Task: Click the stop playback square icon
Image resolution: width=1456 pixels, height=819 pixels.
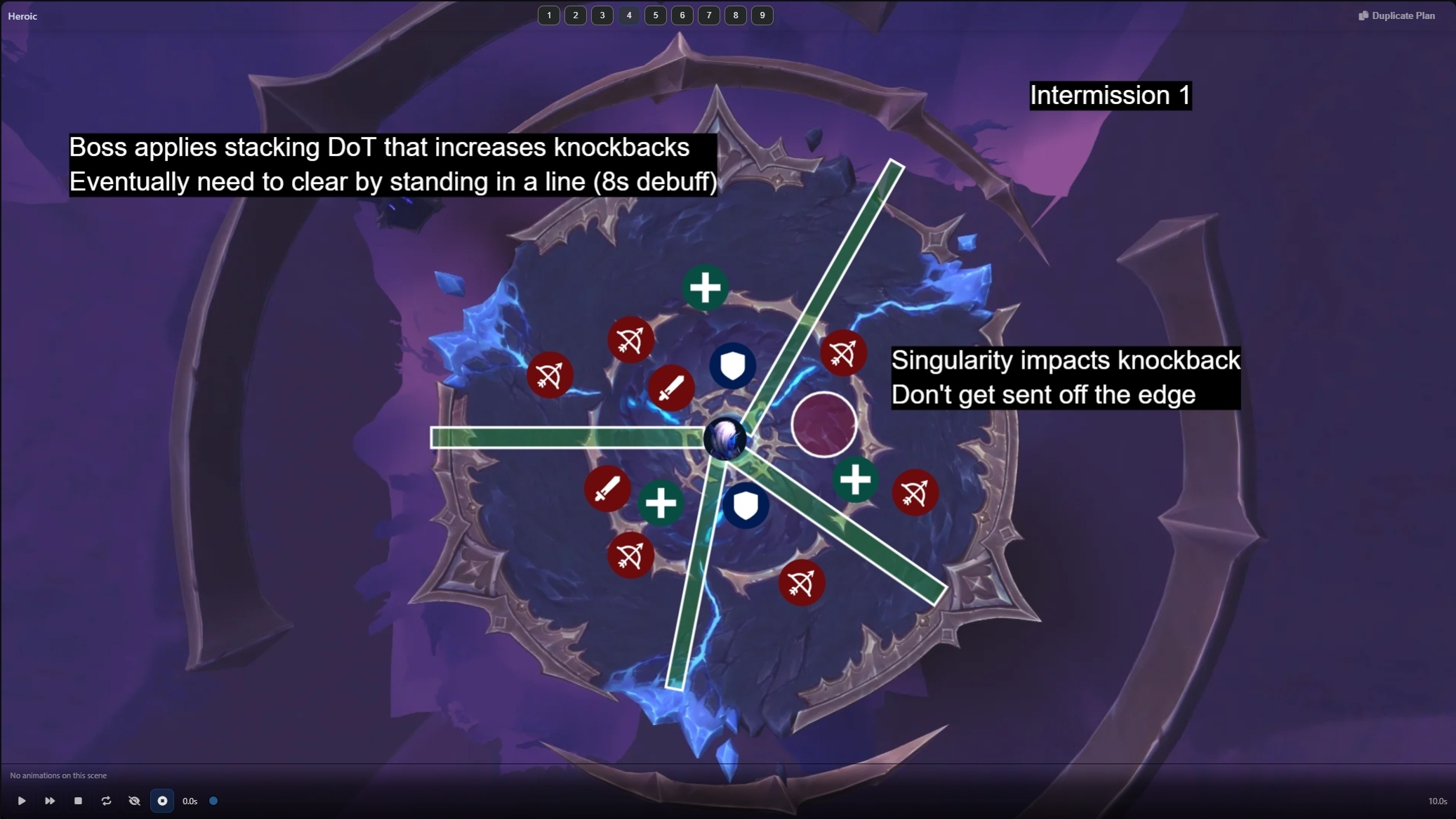Action: click(78, 801)
